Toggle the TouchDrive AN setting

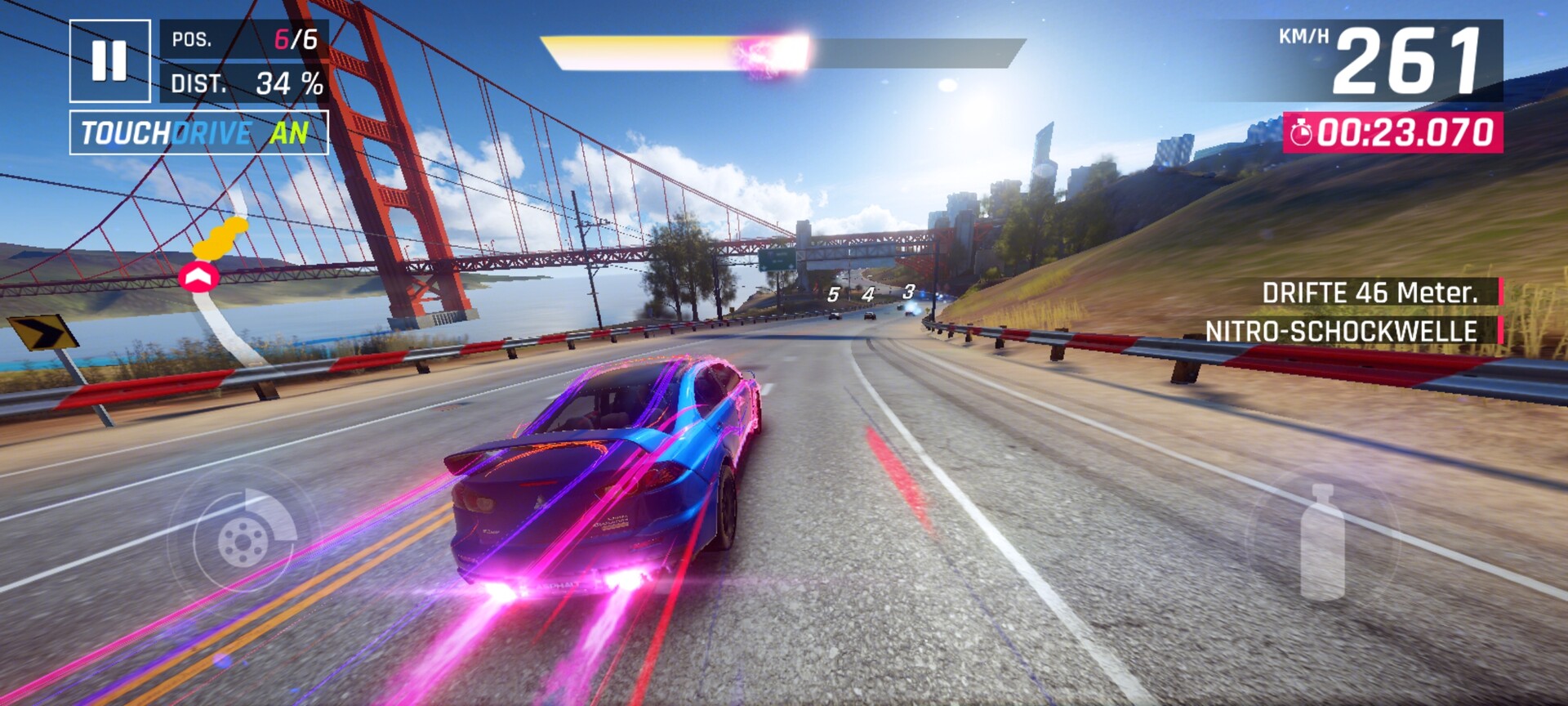click(198, 132)
